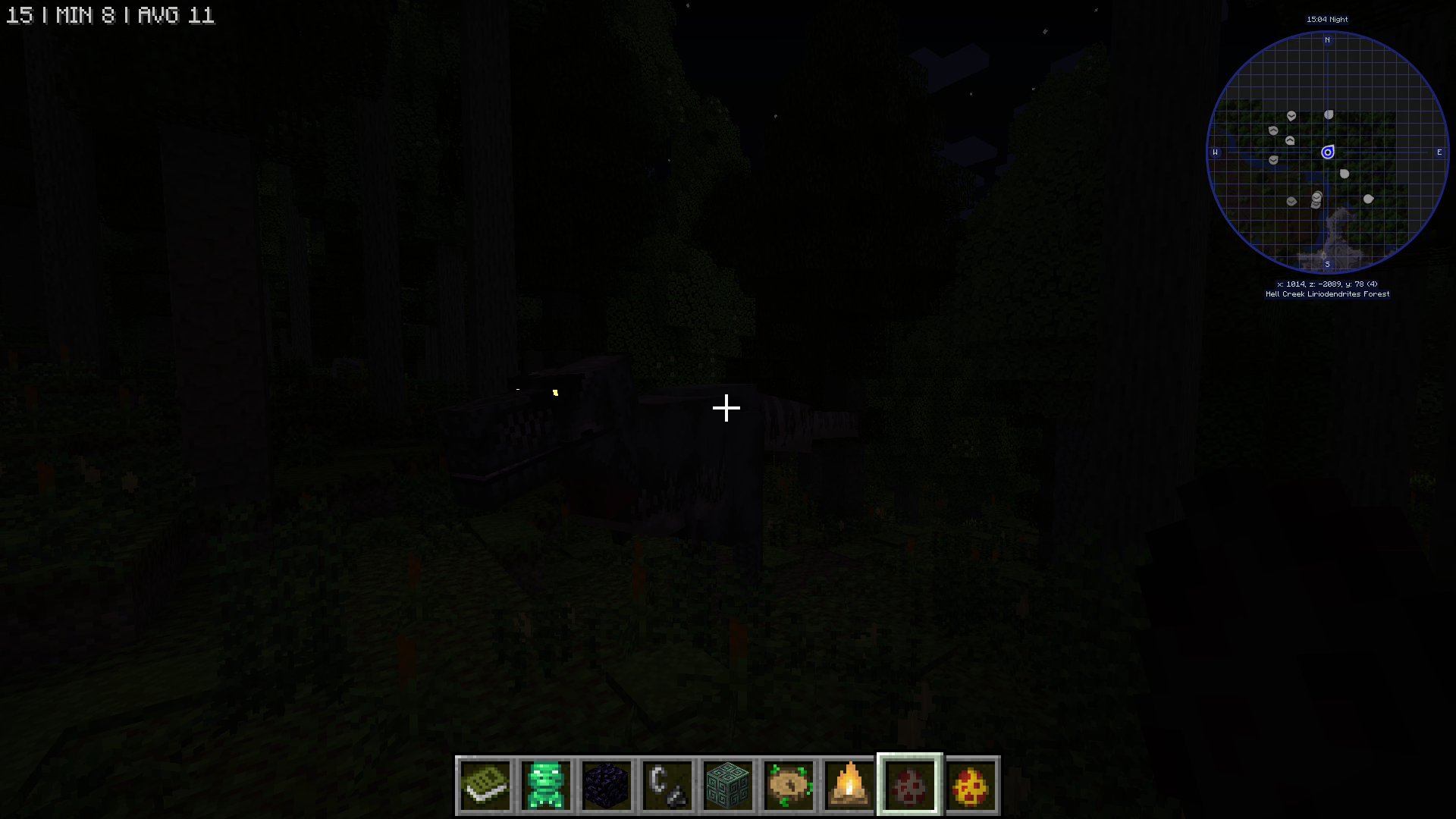Select the green field guide book in hotbar
The image size is (1456, 819).
(486, 786)
